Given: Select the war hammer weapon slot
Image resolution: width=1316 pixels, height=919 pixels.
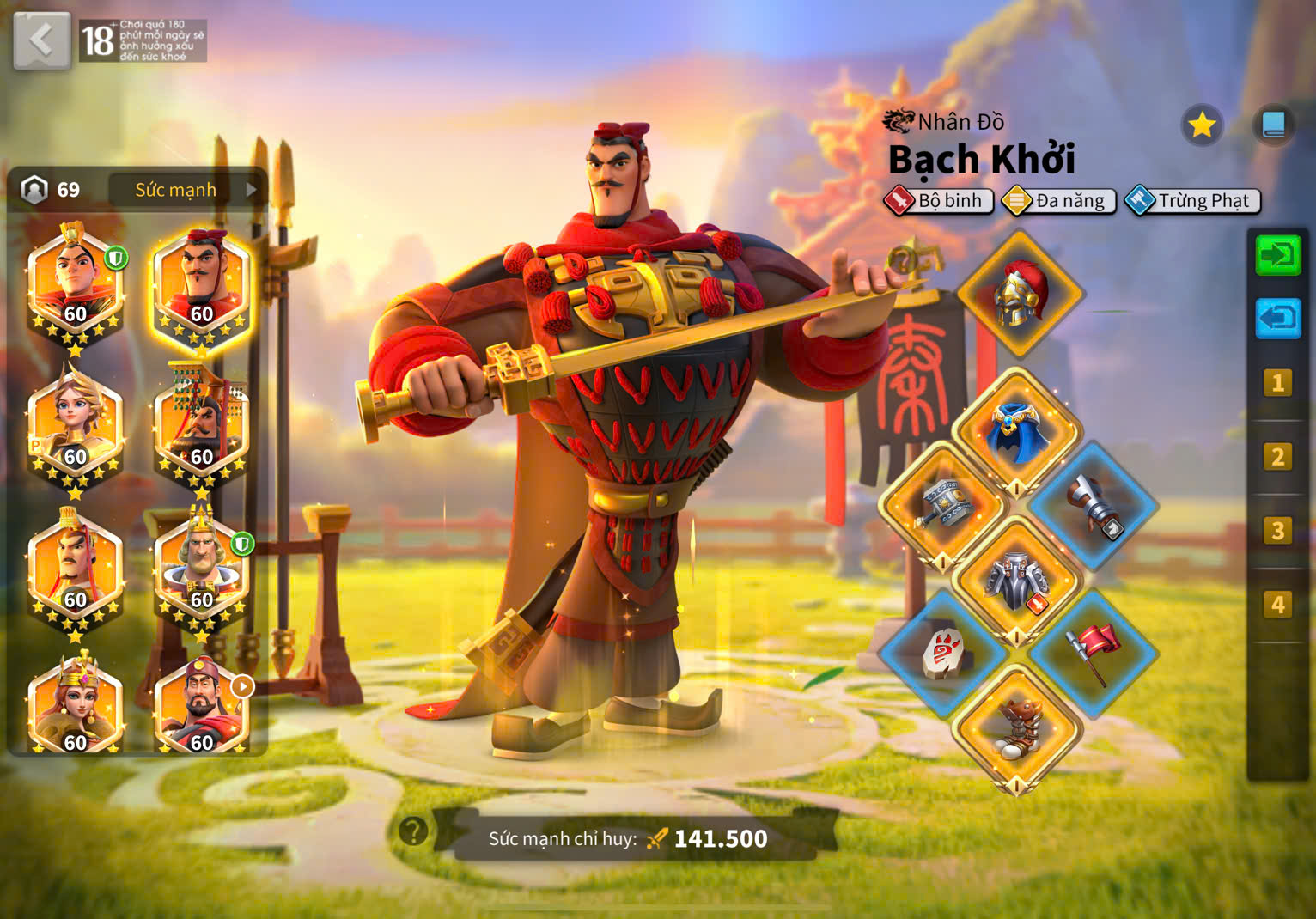Looking at the screenshot, I should (943, 506).
